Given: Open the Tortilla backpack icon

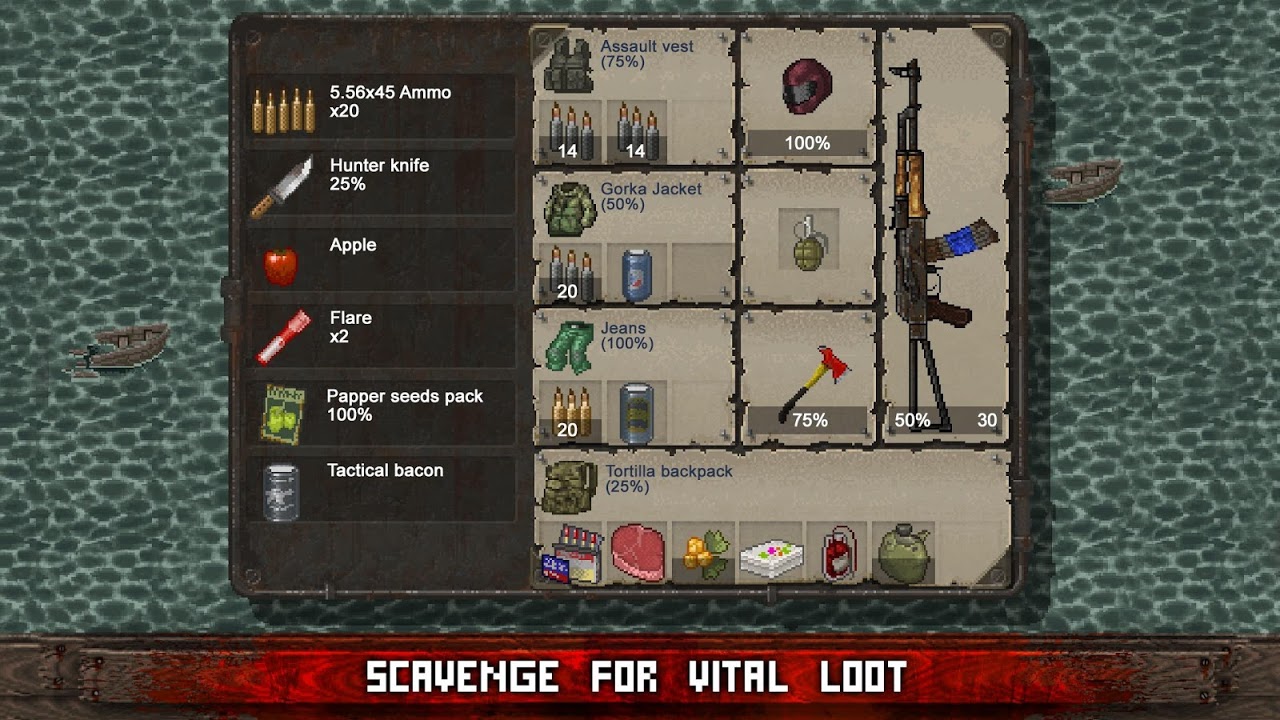Looking at the screenshot, I should (x=568, y=490).
